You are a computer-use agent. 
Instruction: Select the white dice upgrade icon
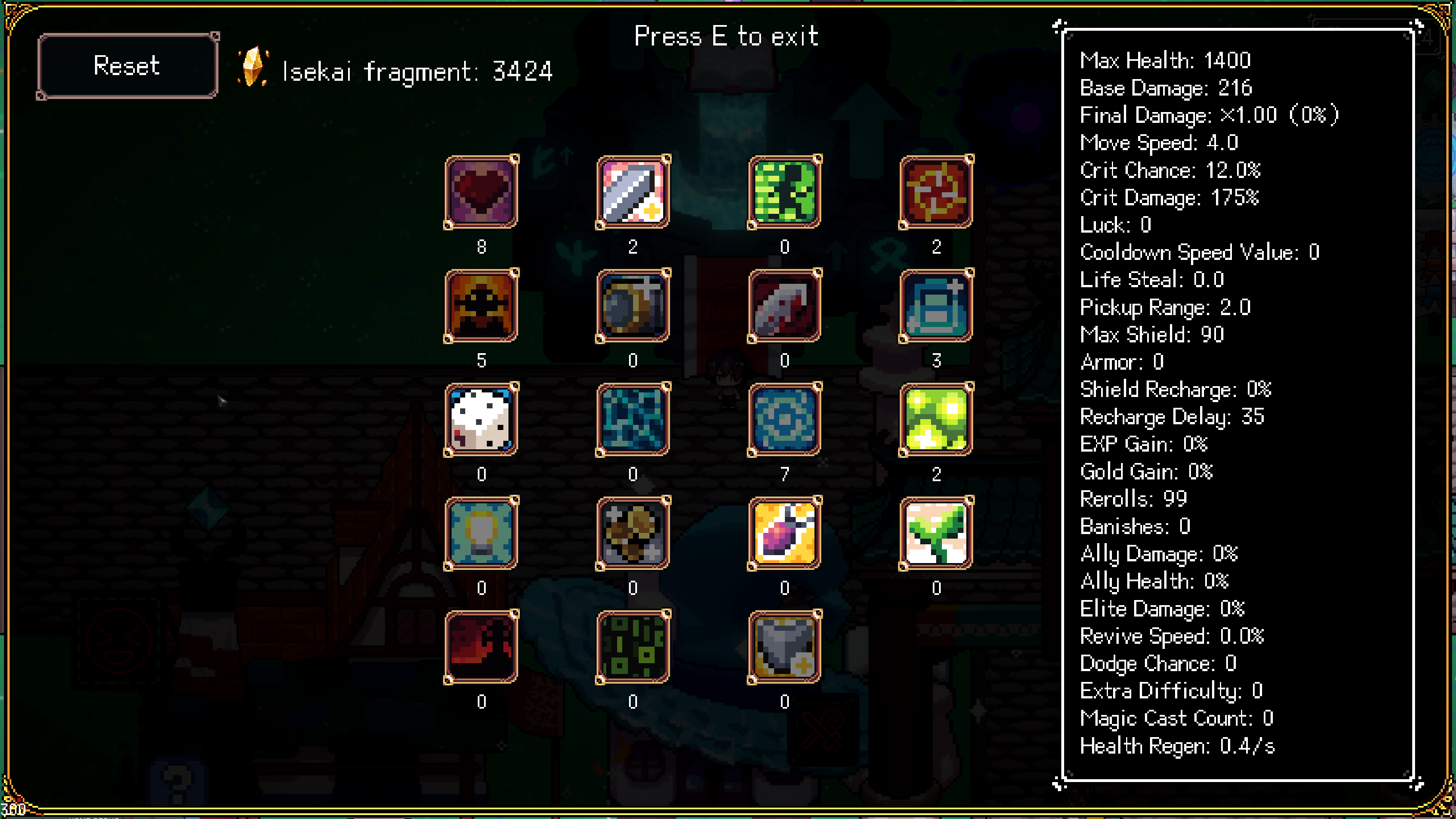481,420
